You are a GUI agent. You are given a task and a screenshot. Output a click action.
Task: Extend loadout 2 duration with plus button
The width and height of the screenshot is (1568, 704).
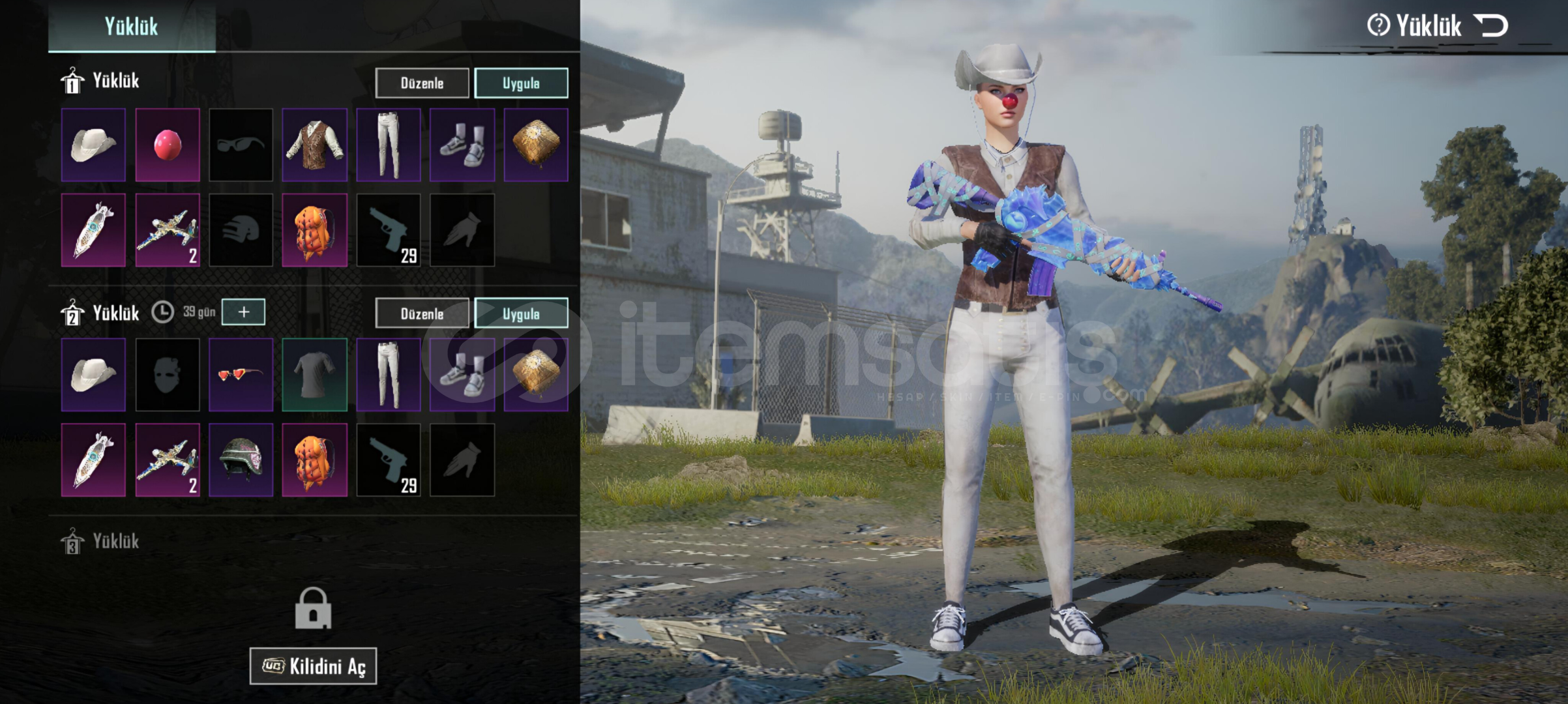[243, 312]
